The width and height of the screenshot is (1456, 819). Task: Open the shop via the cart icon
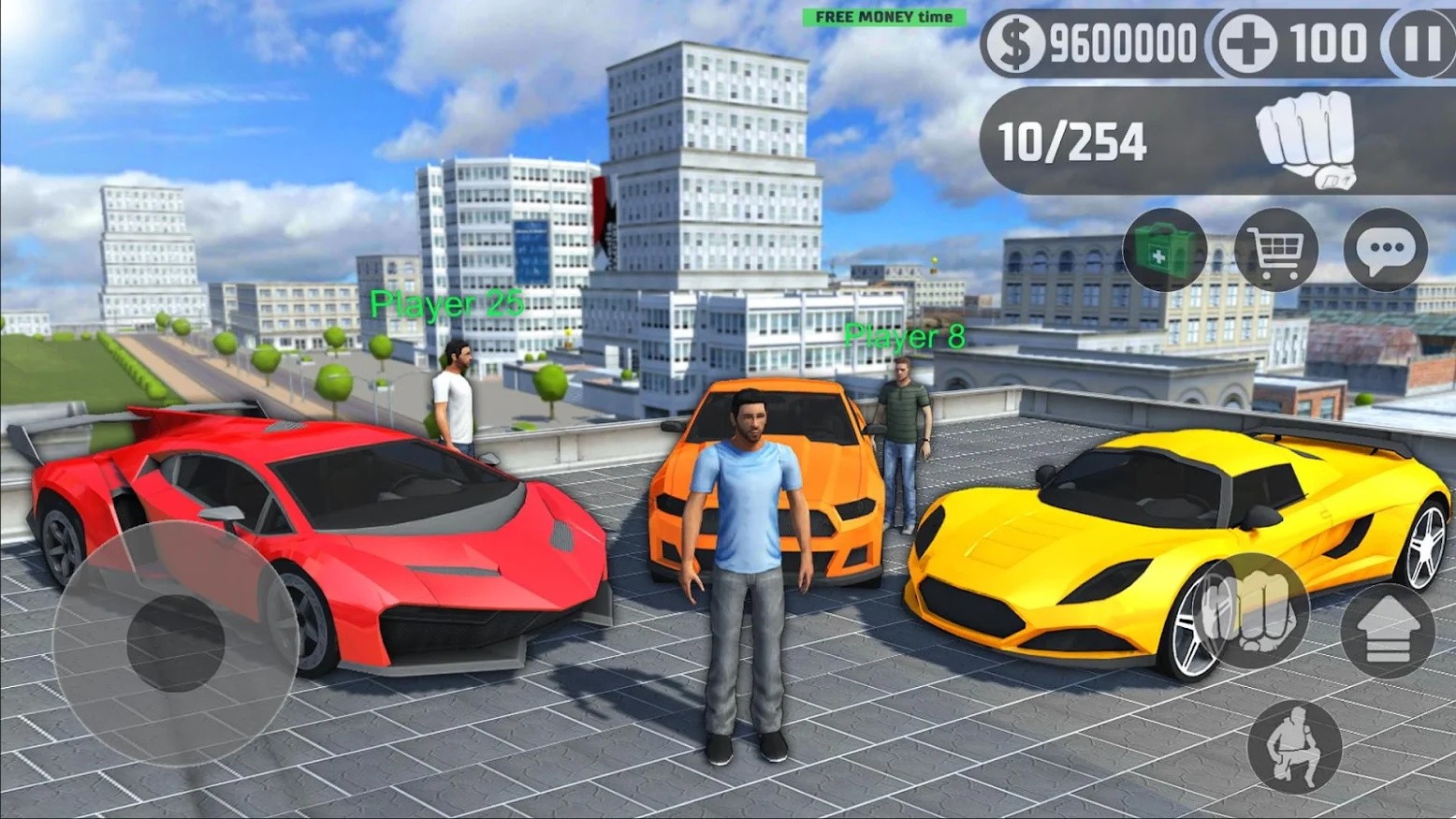pyautogui.click(x=1277, y=250)
